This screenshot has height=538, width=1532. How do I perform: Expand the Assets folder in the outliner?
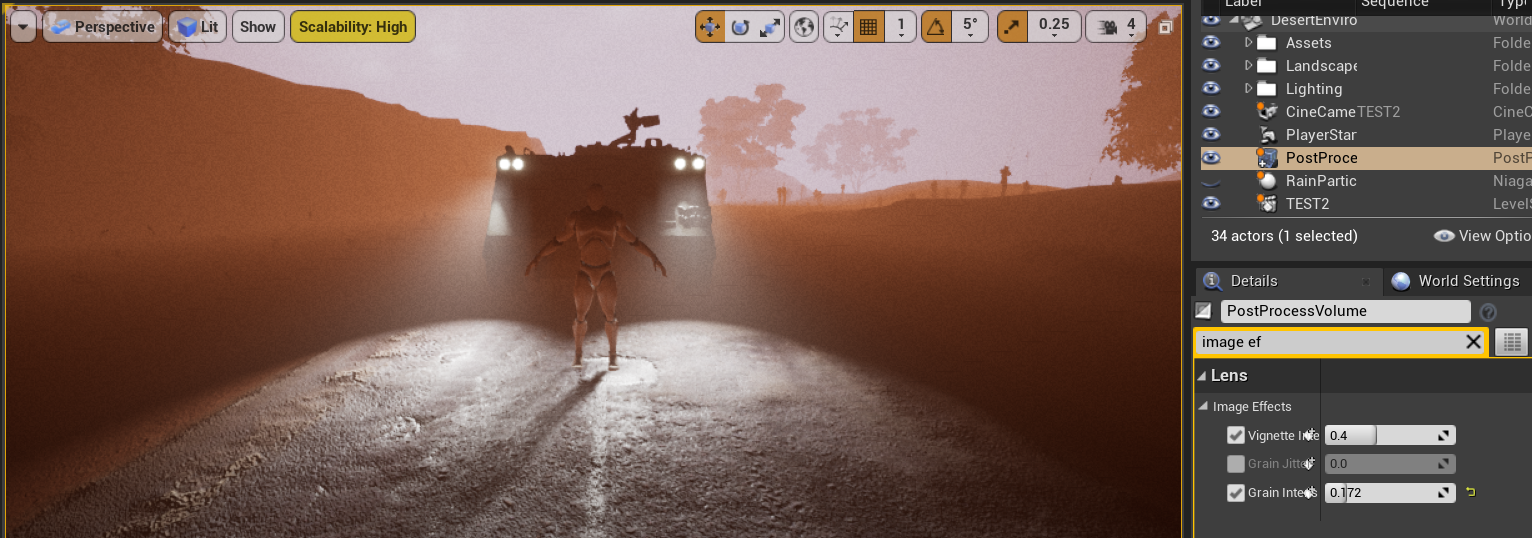(x=1249, y=43)
